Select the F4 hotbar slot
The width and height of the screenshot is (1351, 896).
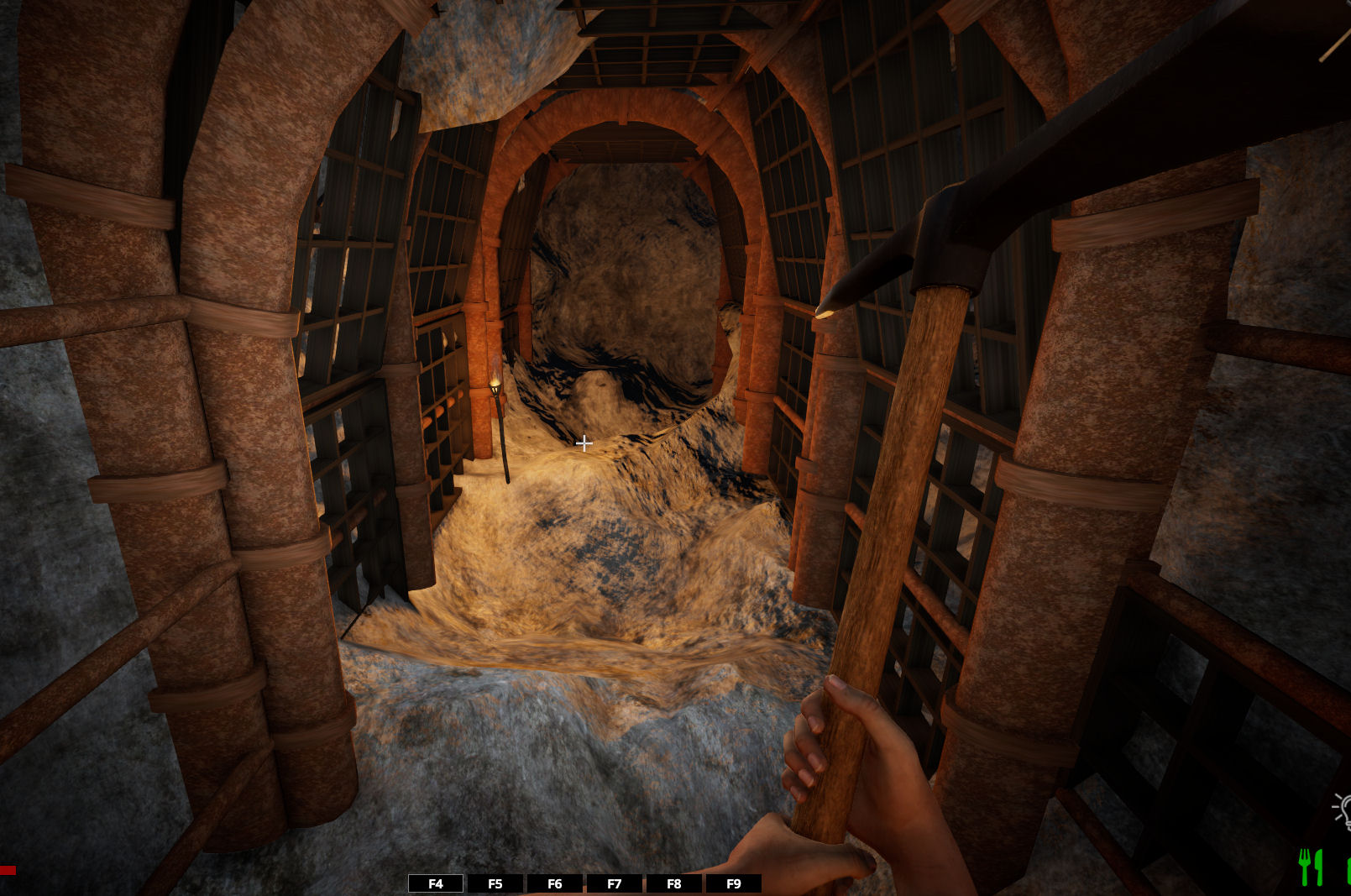click(435, 883)
